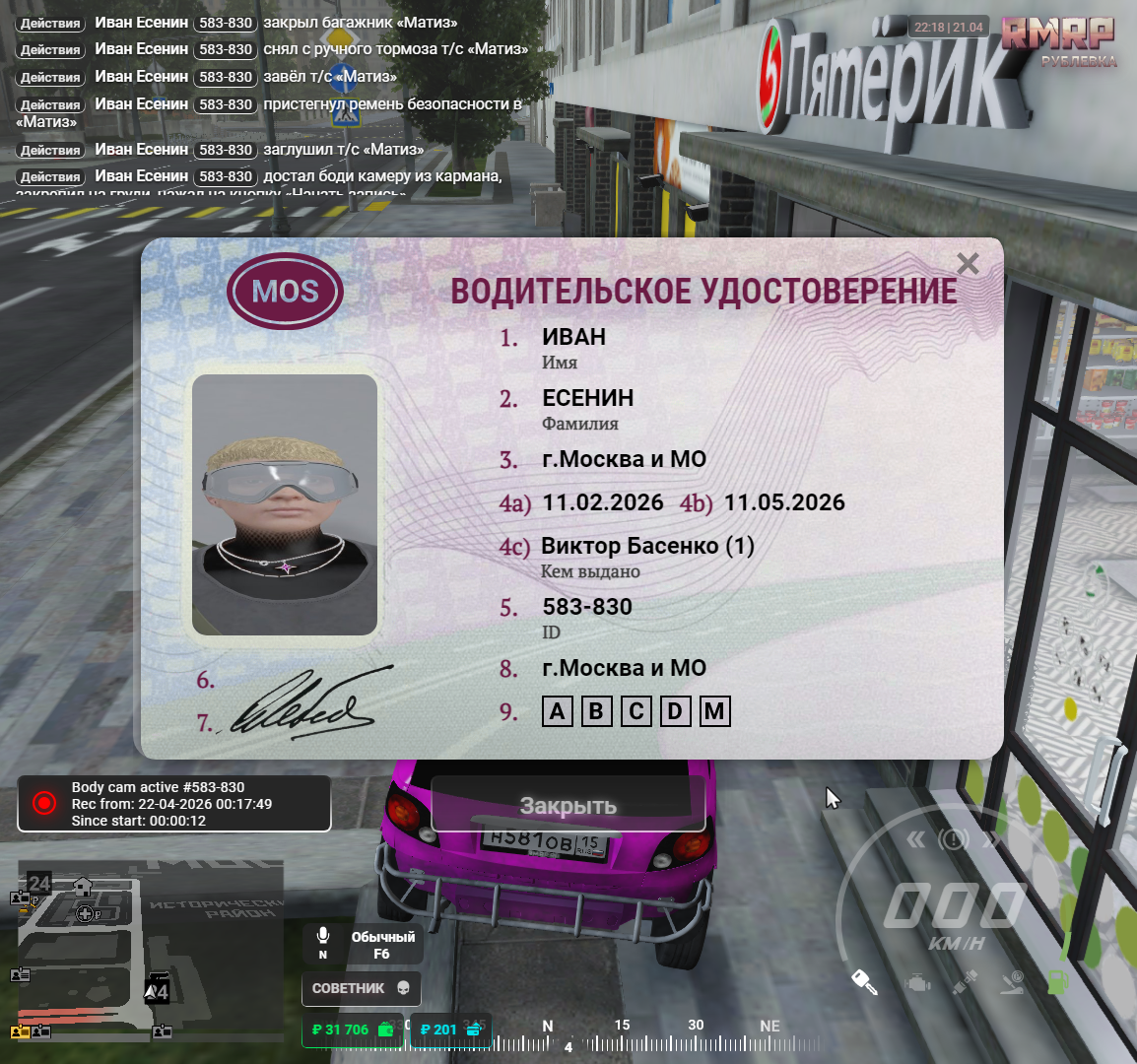The image size is (1137, 1064).
Task: Click the MOS region emblem
Action: point(285,292)
